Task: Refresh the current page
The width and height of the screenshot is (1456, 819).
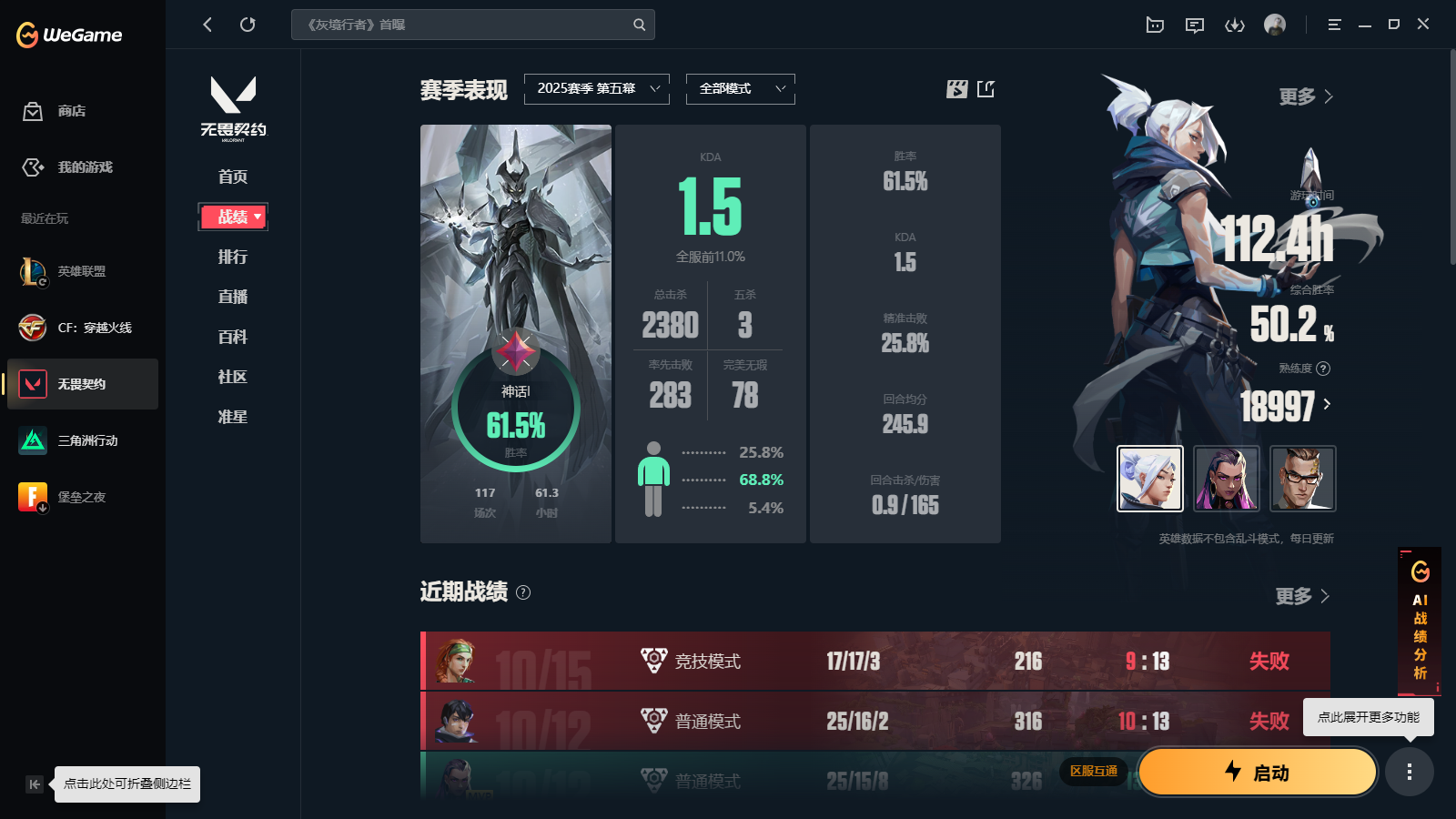Action: [x=248, y=25]
